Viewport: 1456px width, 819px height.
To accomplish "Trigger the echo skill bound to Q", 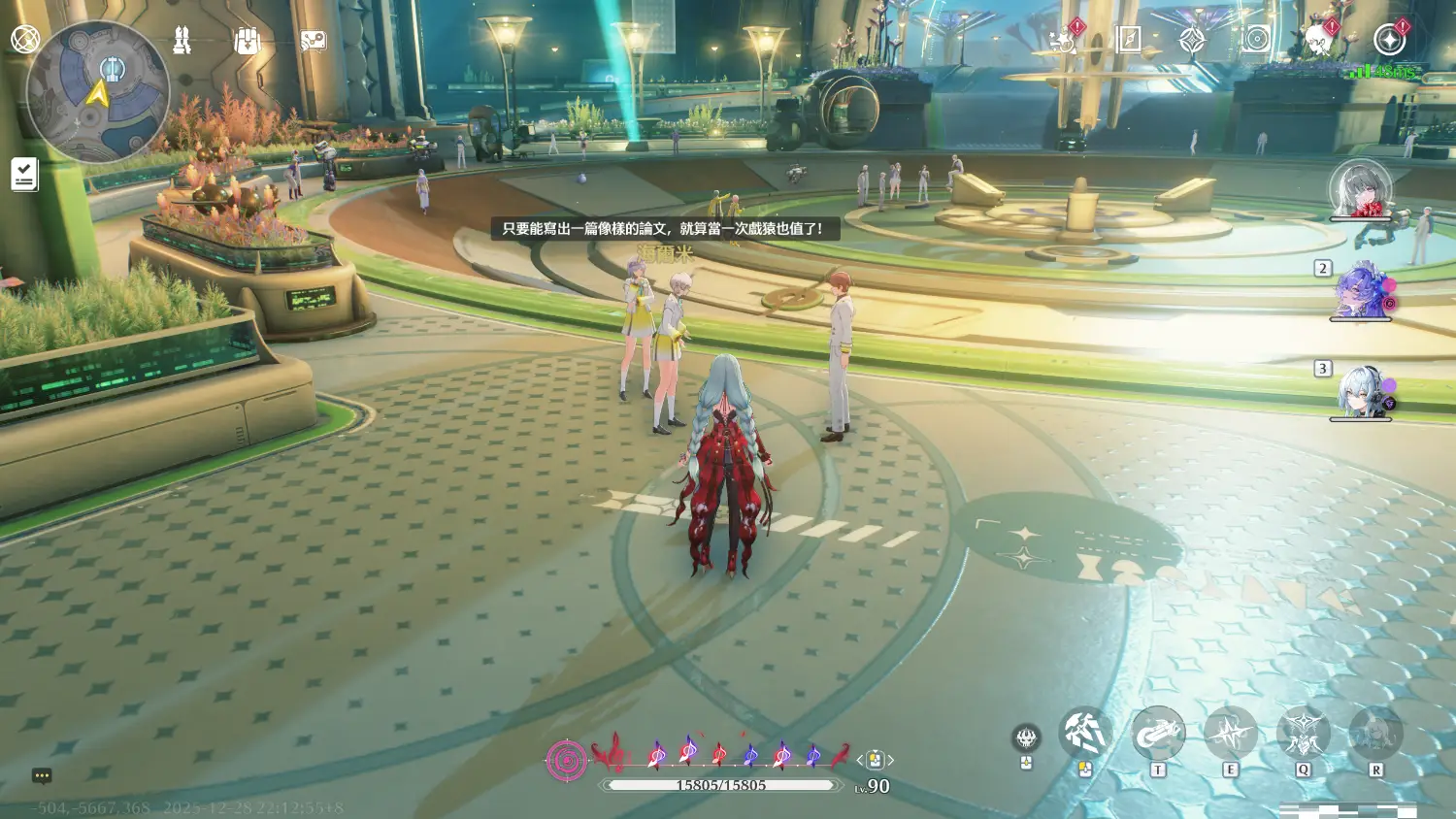I will [x=1303, y=734].
